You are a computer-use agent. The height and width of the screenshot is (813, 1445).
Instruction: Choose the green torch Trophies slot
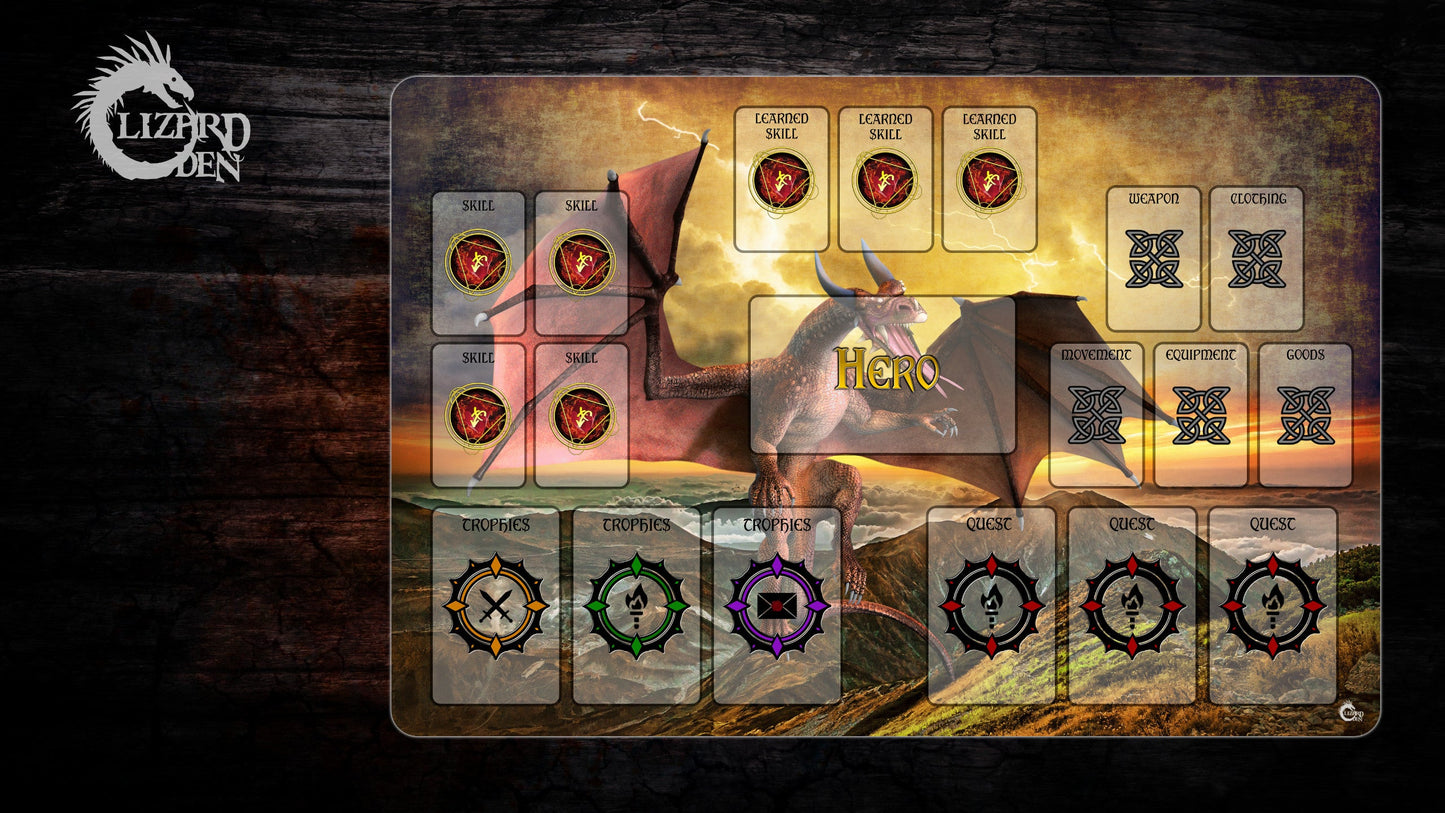coord(636,606)
